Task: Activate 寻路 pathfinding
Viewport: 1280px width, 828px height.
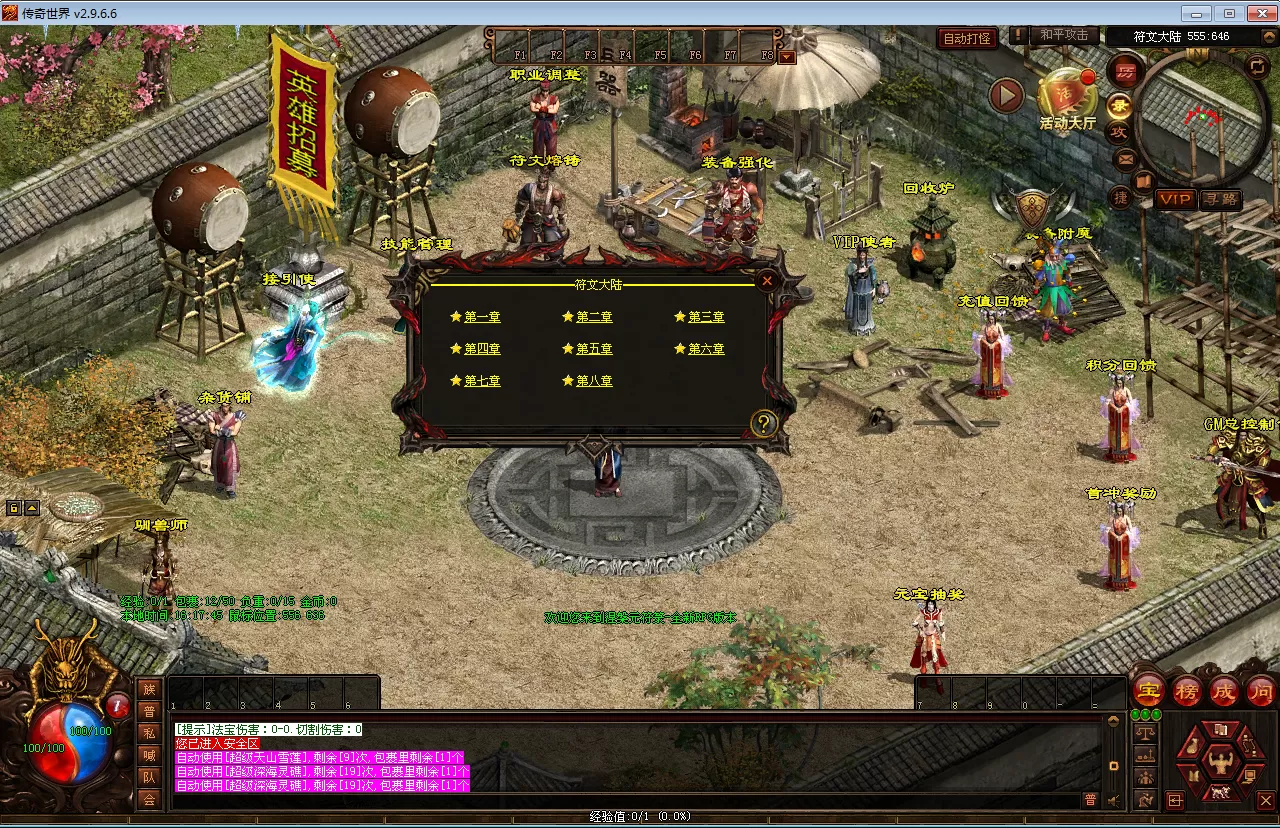Action: 1220,199
